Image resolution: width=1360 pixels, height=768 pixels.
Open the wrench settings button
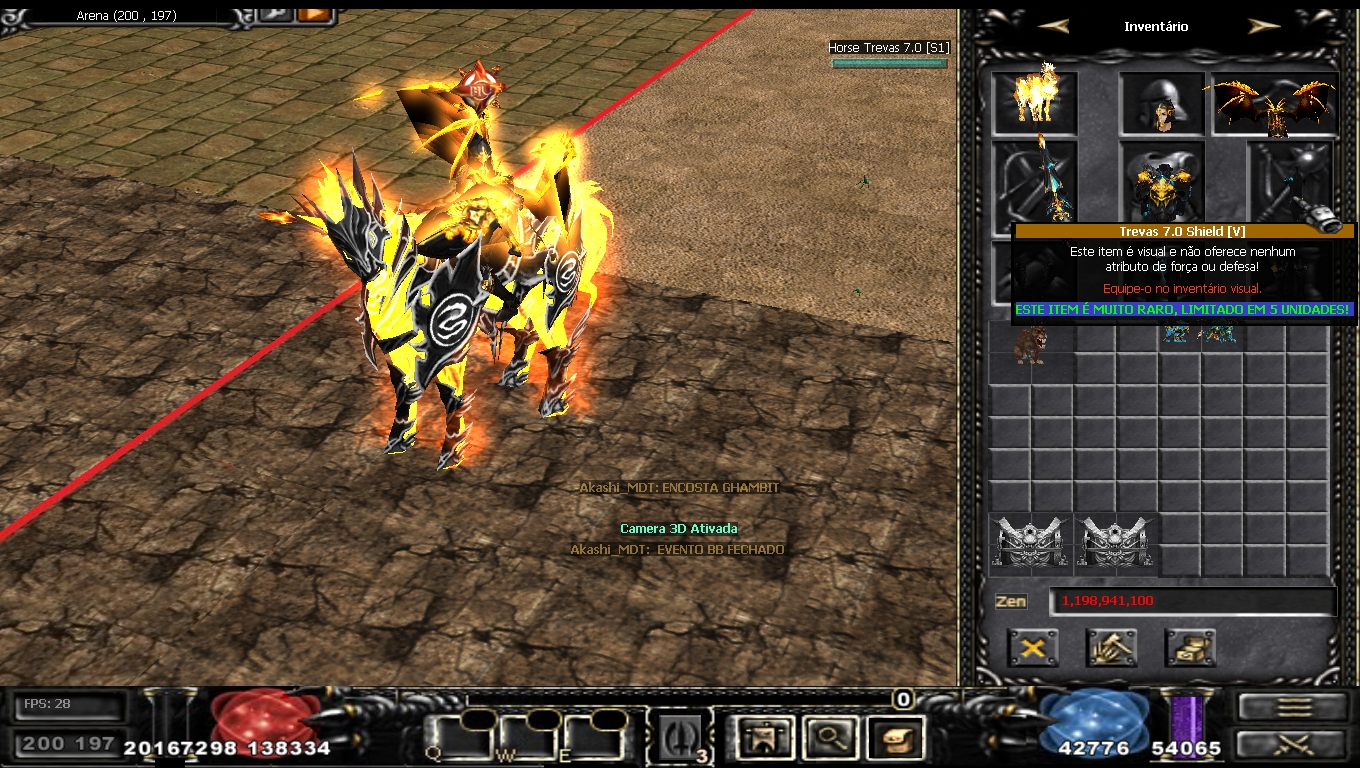[275, 13]
